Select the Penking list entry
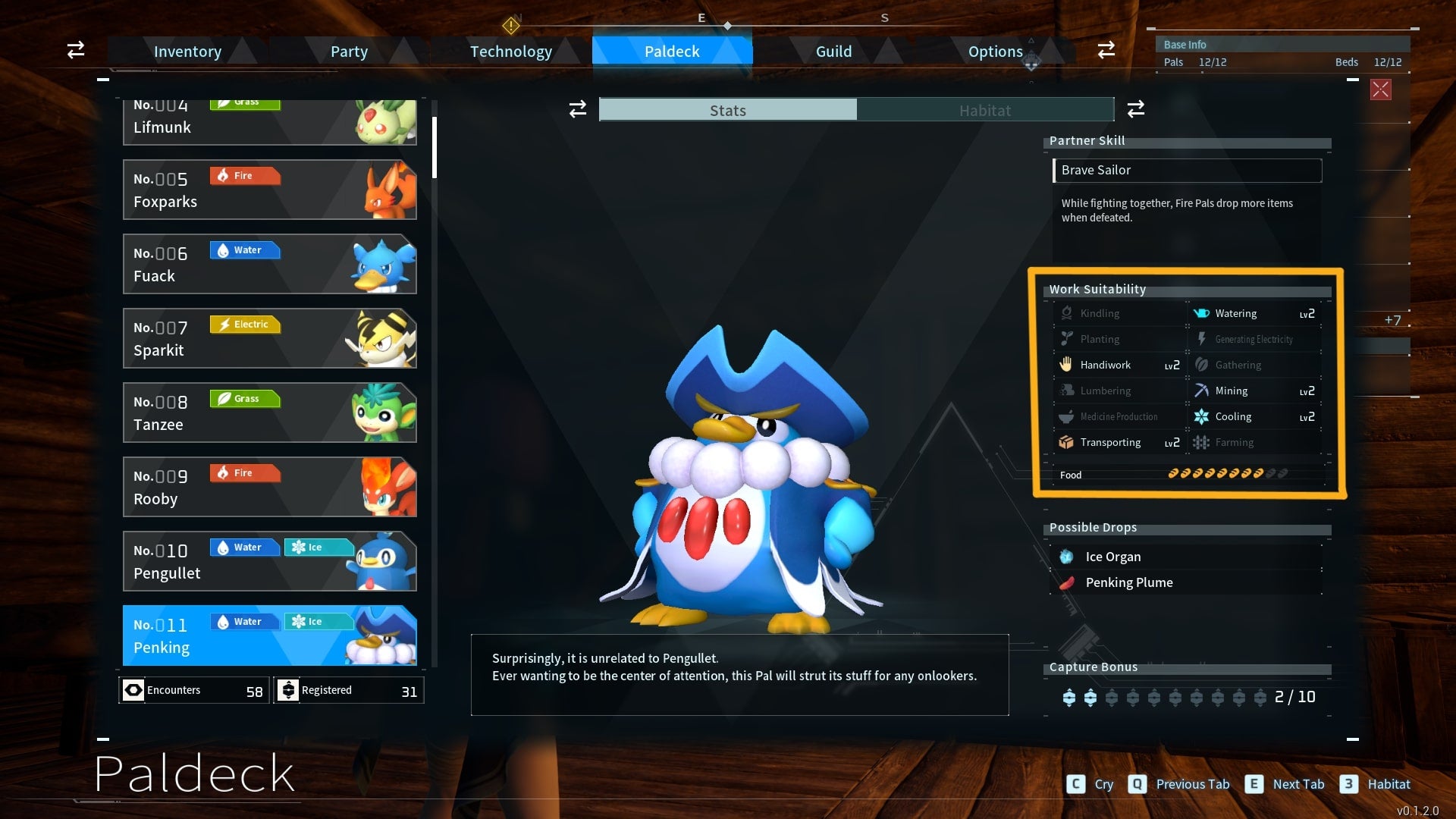This screenshot has height=819, width=1456. tap(269, 635)
